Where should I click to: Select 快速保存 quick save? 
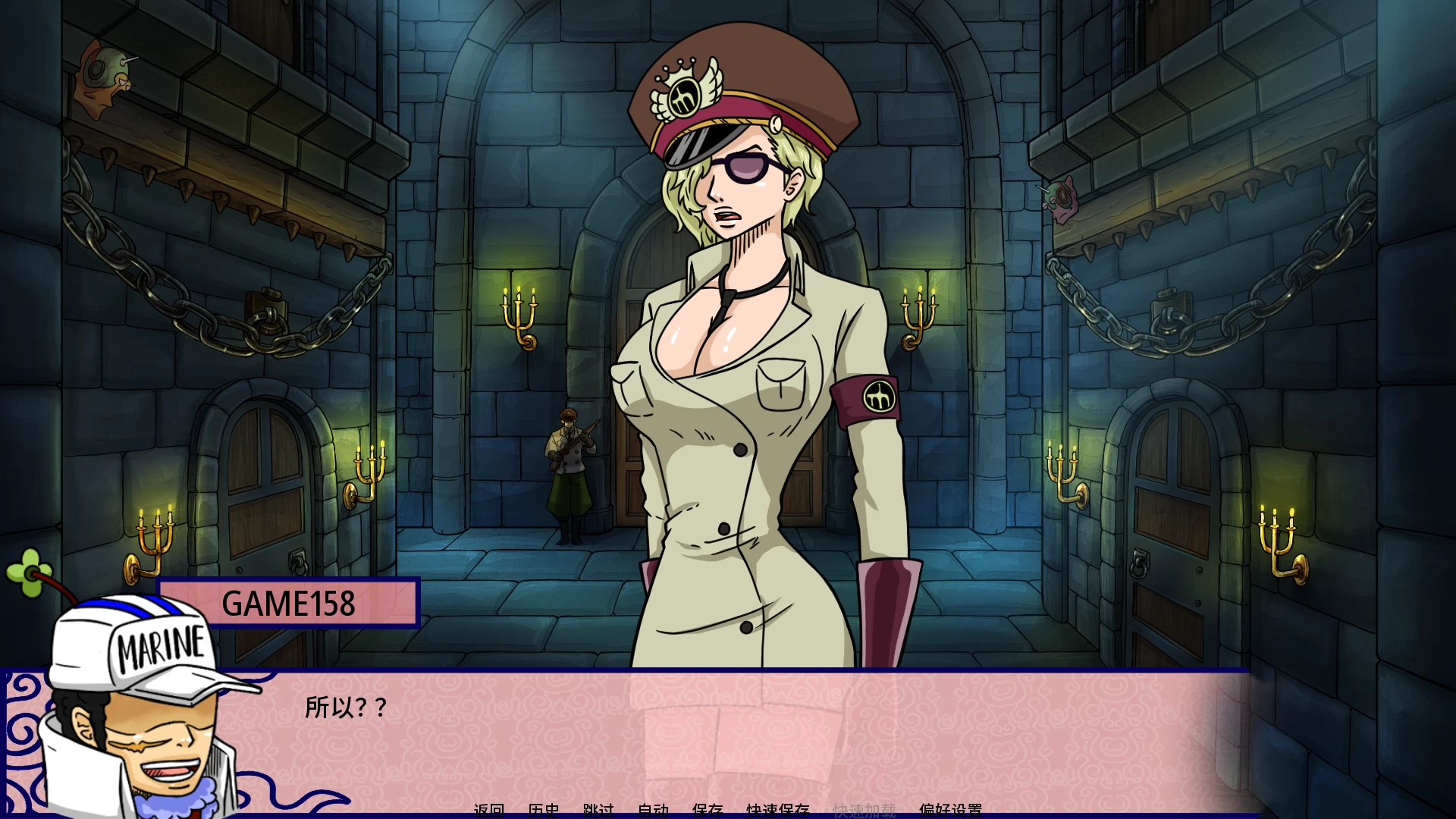click(777, 811)
